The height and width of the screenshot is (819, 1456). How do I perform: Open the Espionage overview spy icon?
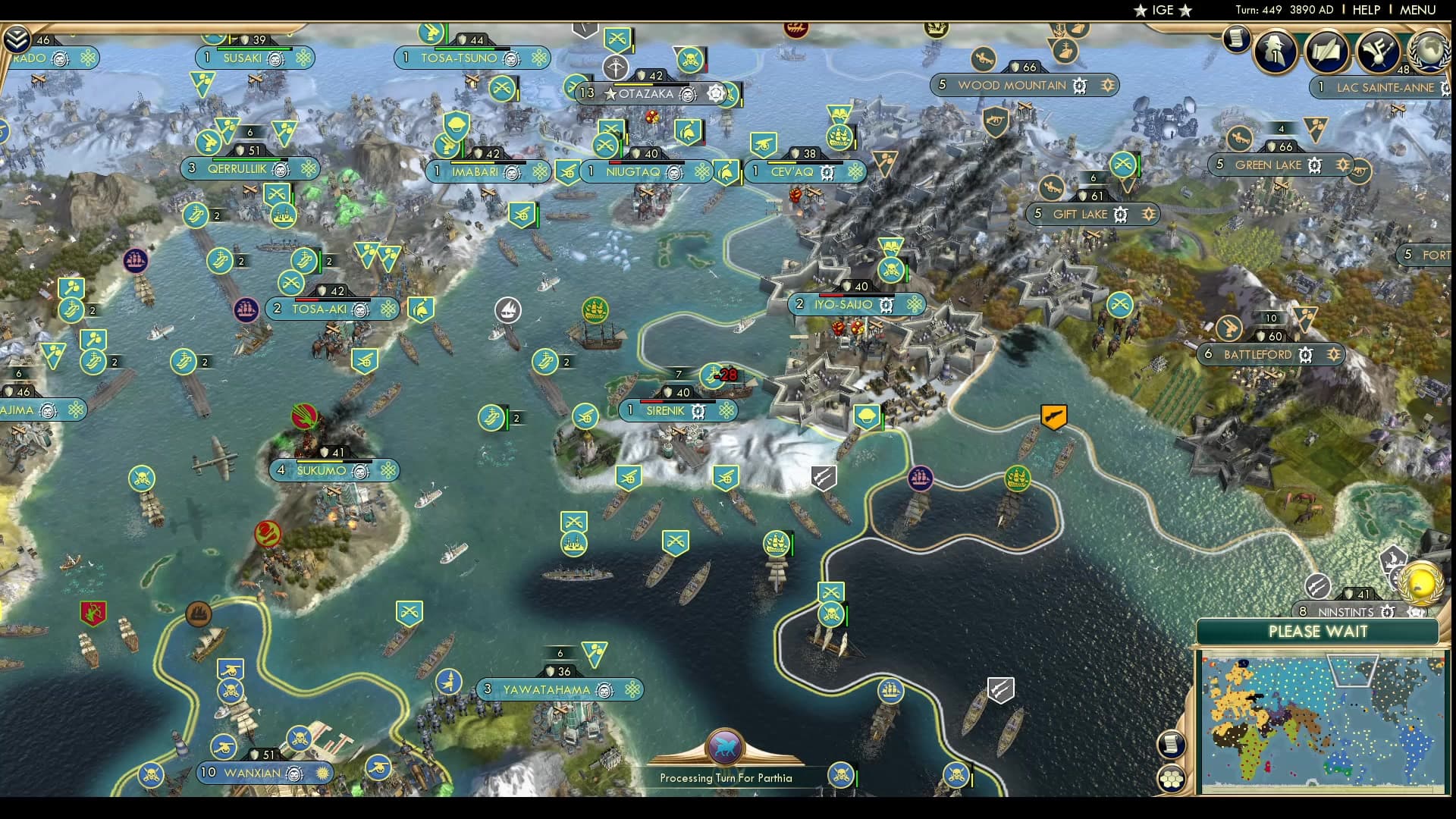click(x=1274, y=52)
